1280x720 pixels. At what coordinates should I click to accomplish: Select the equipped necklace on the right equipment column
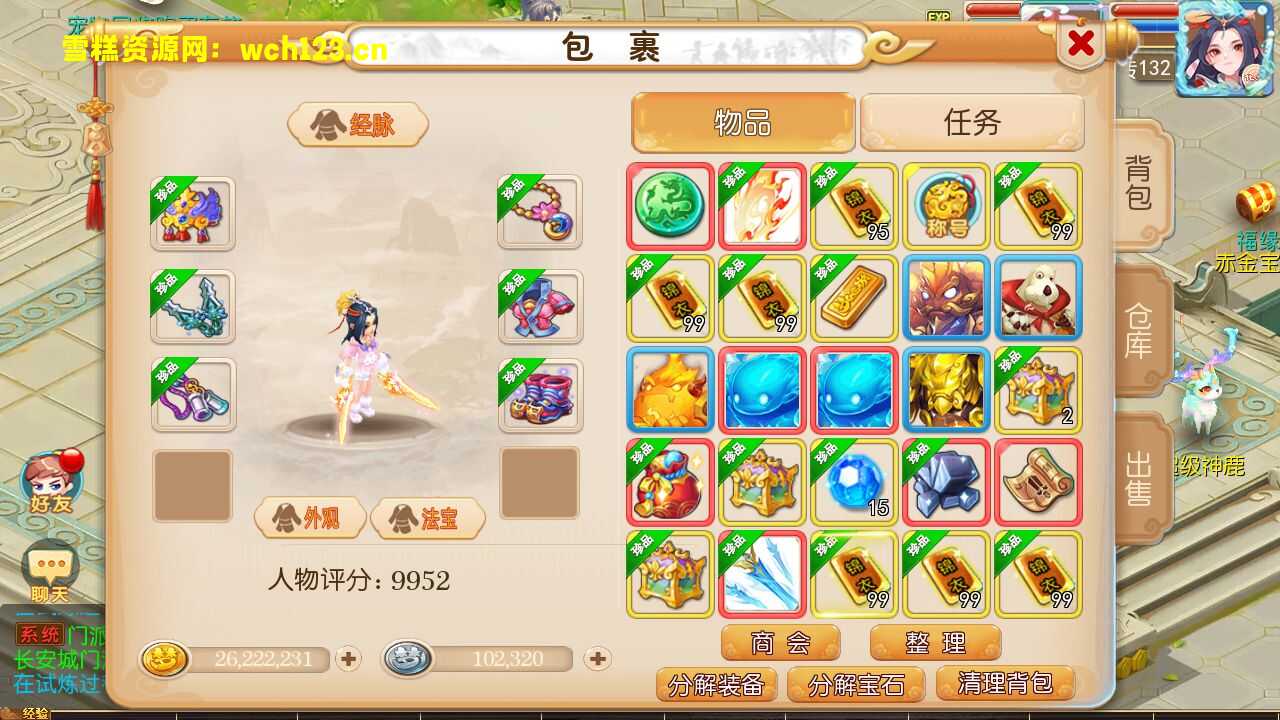point(540,213)
